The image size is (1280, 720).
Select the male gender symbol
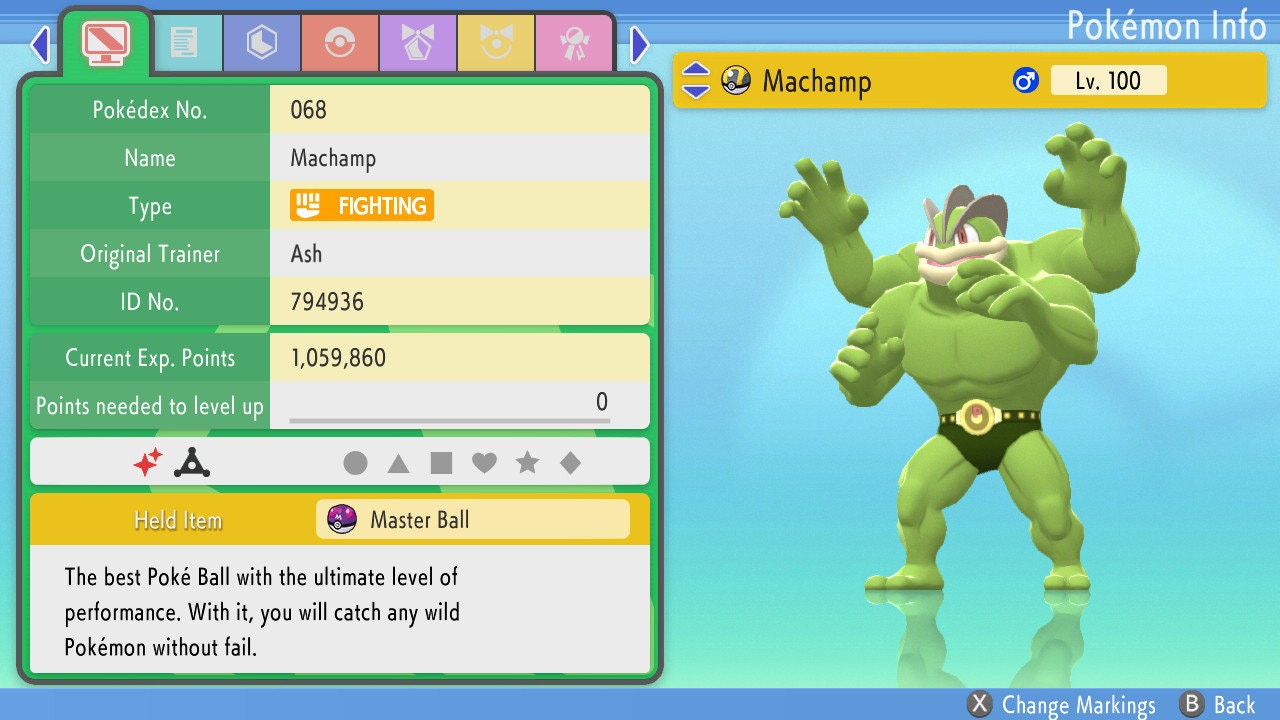(x=1023, y=80)
